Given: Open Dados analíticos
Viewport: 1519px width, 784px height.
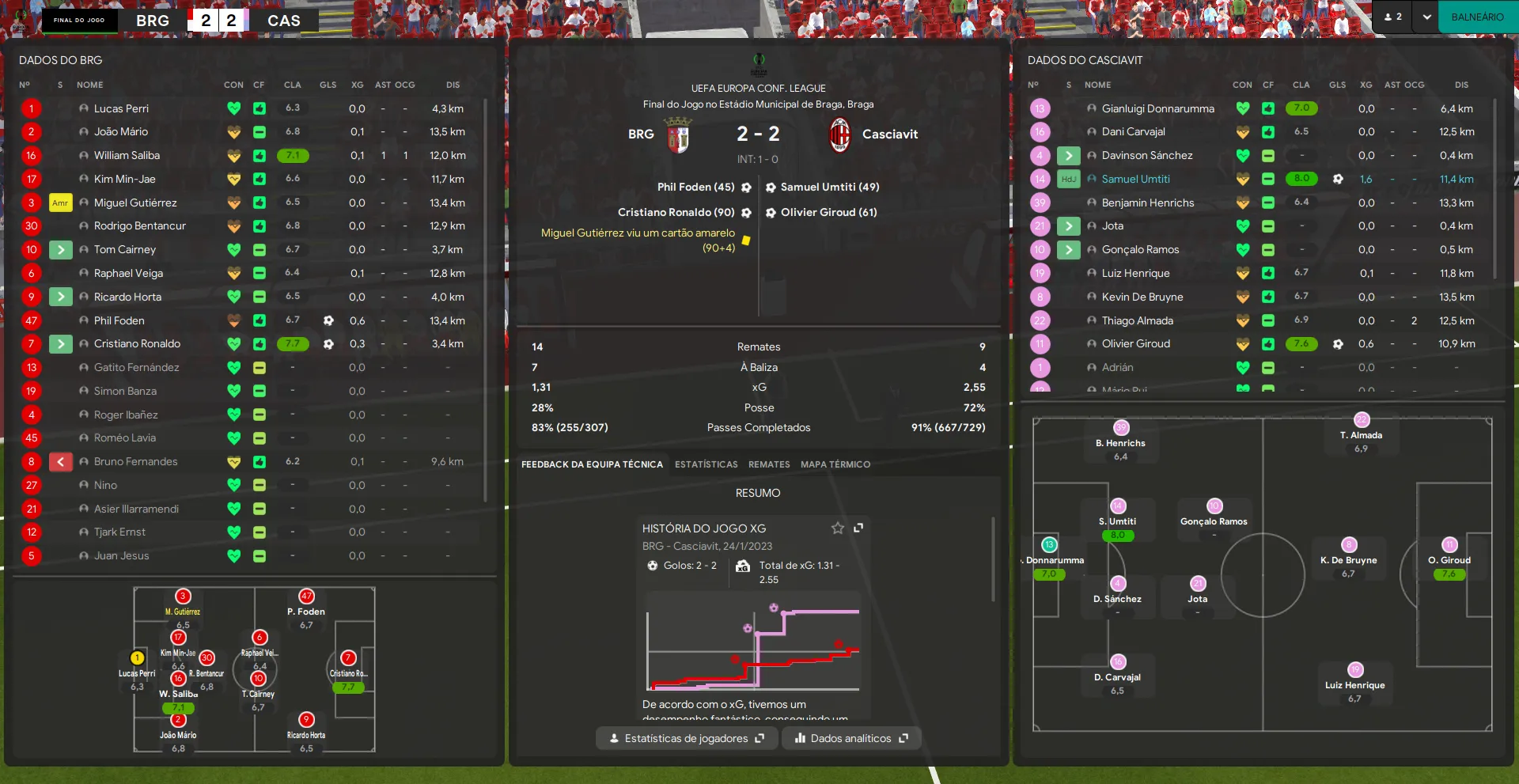Looking at the screenshot, I should coord(851,738).
